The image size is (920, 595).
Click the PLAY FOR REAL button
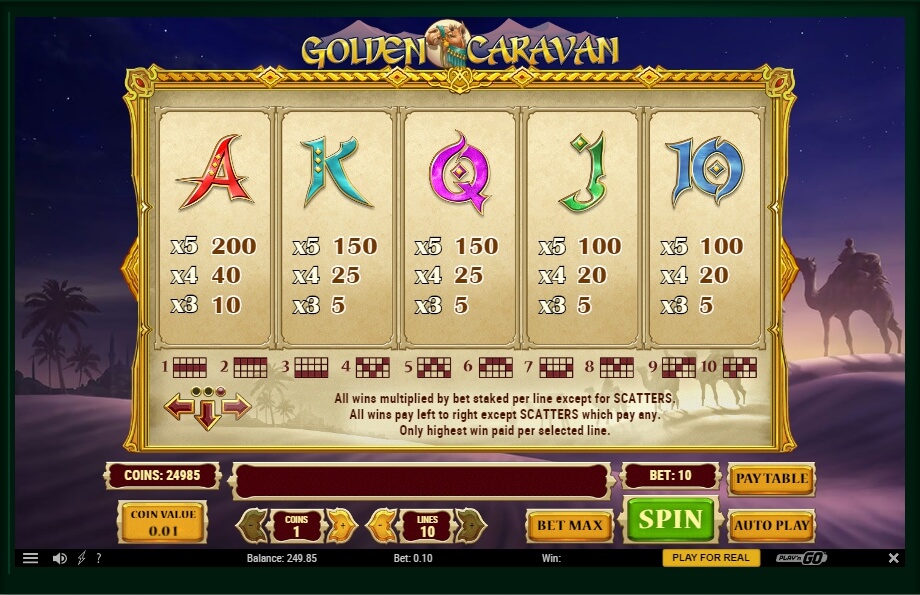(711, 558)
